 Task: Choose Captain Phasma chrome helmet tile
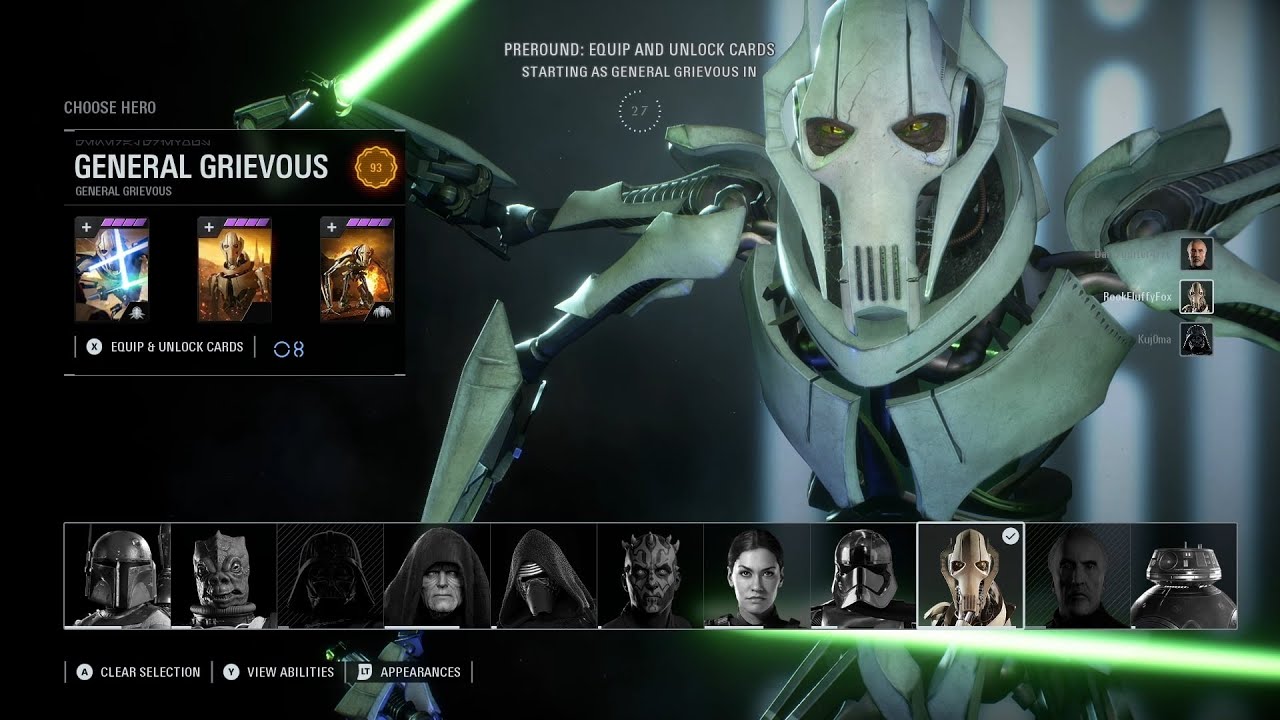point(863,576)
